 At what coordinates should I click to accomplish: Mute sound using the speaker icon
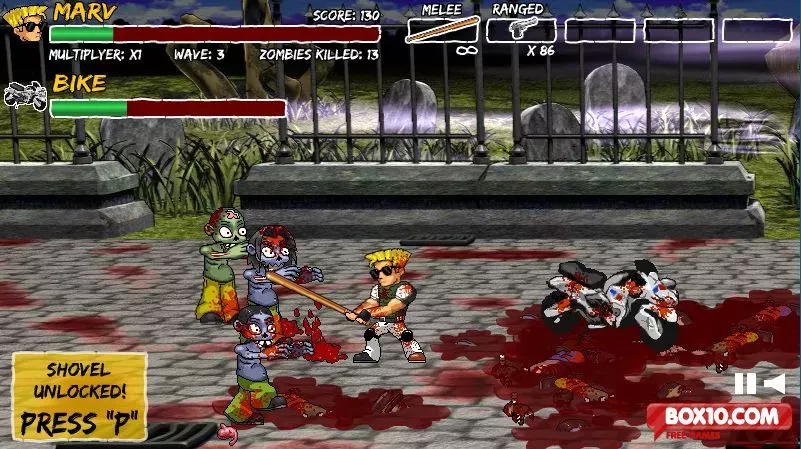tap(774, 383)
